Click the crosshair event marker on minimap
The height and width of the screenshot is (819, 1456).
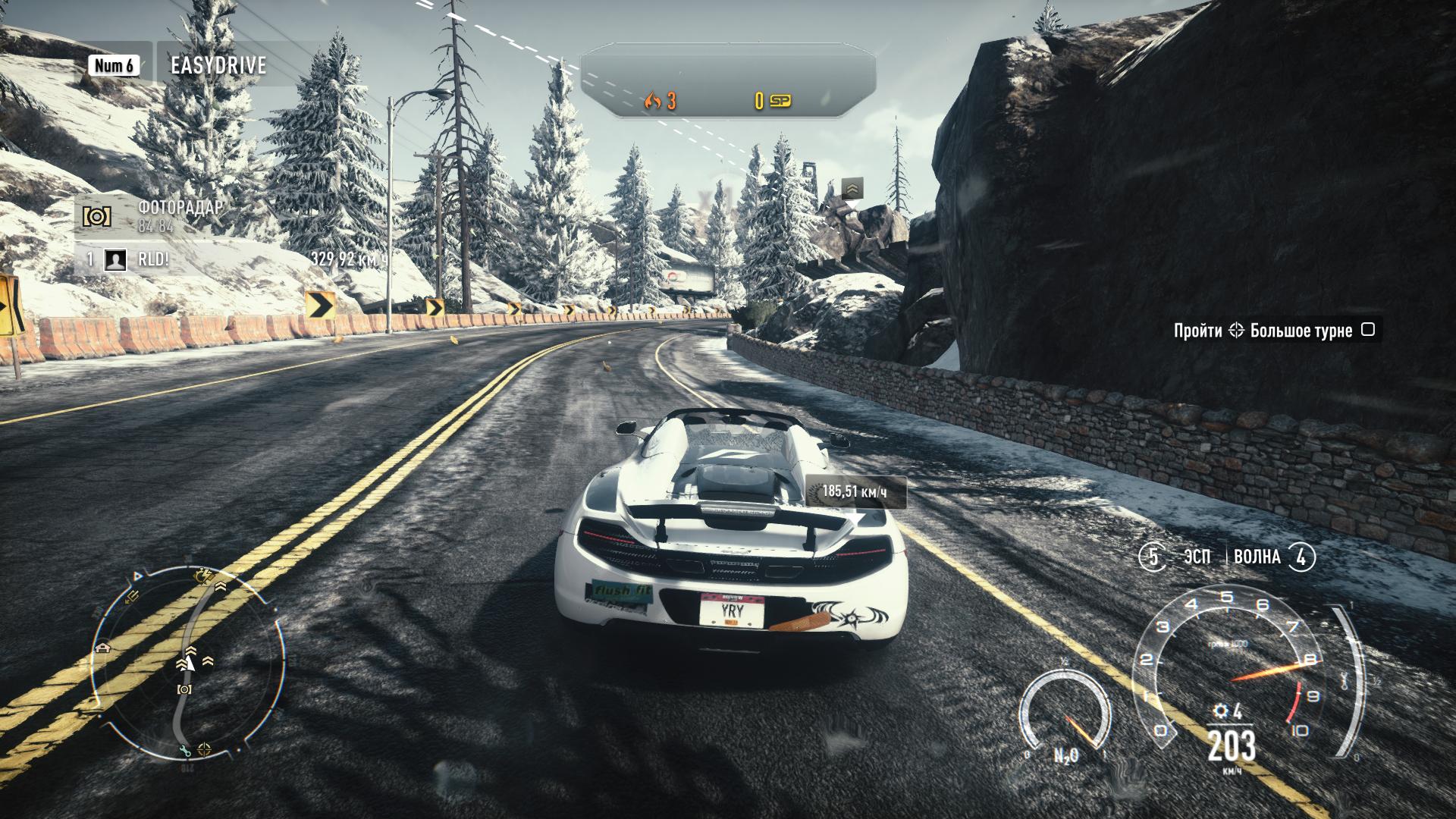click(205, 749)
